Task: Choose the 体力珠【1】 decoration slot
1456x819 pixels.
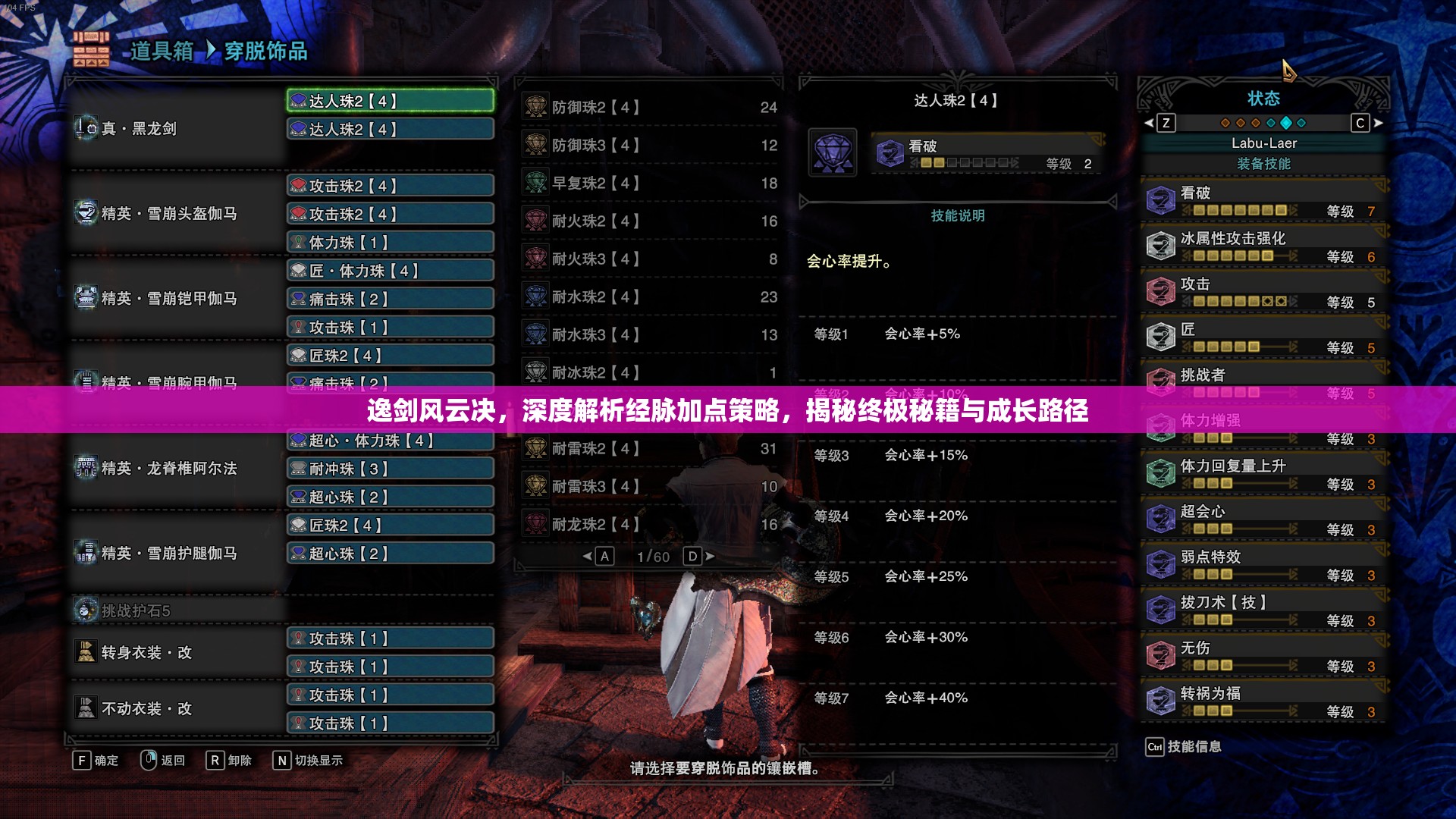Action: click(x=391, y=243)
